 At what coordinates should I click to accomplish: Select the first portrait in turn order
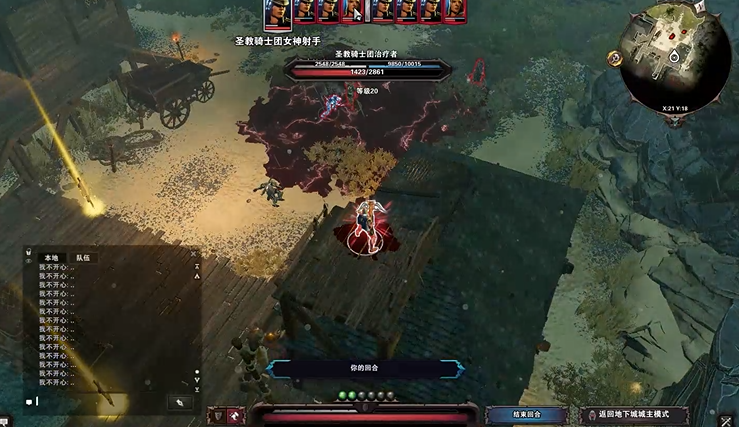click(x=277, y=11)
